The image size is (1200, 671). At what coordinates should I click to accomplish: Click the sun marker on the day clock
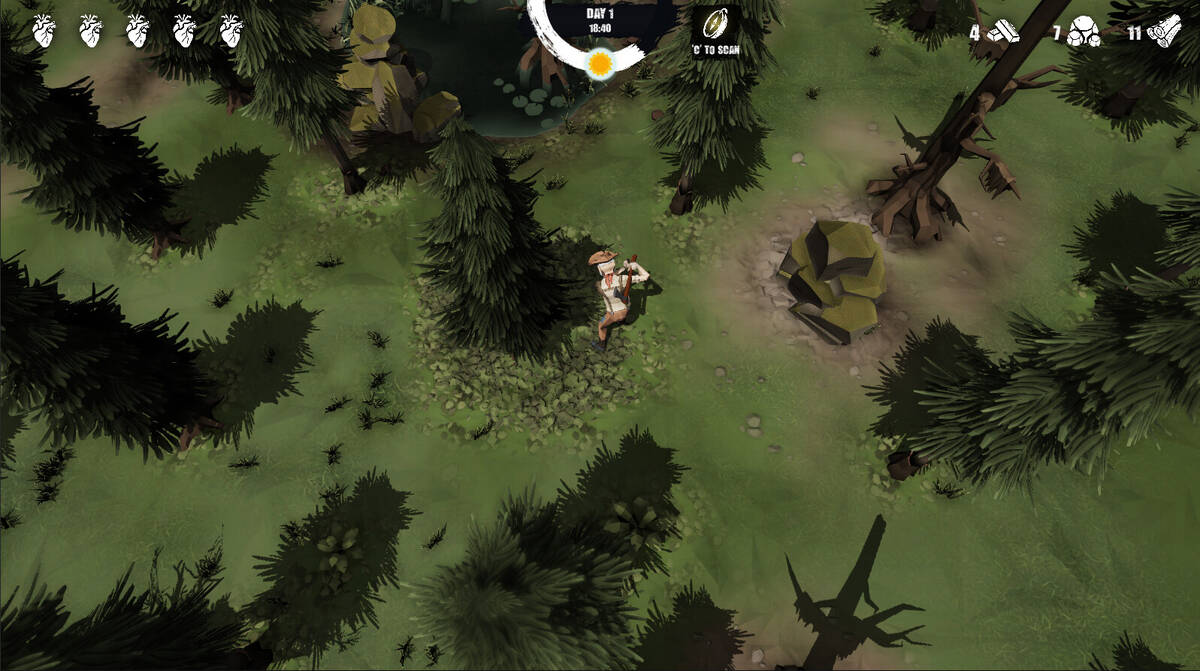600,64
